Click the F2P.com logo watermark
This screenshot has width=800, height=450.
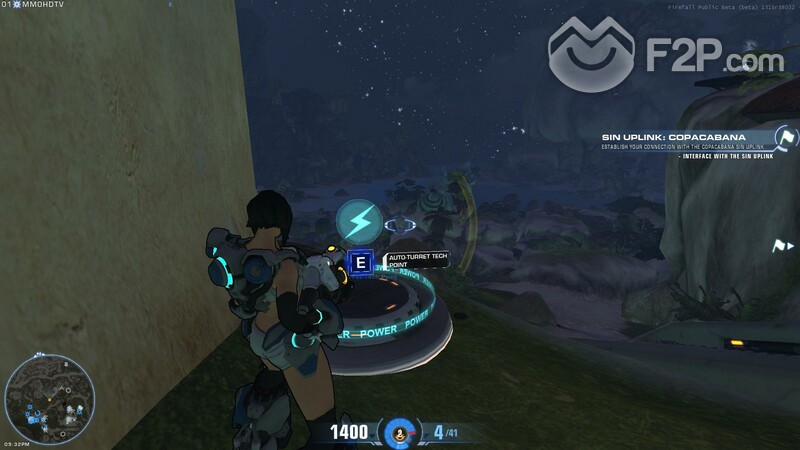(665, 56)
